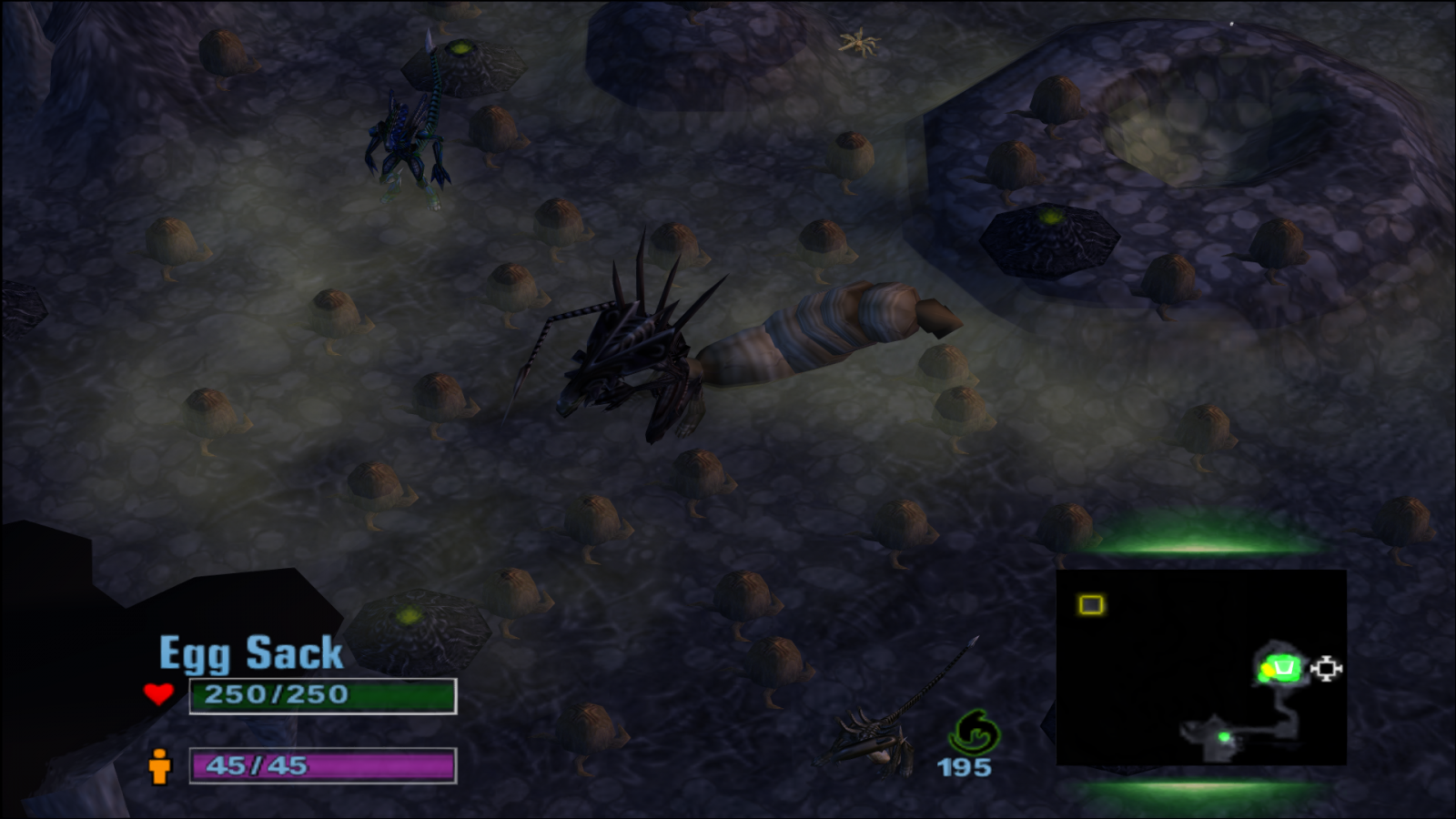Click the green spiral resource icon
Viewport: 1456px width, 819px height.
point(973,731)
